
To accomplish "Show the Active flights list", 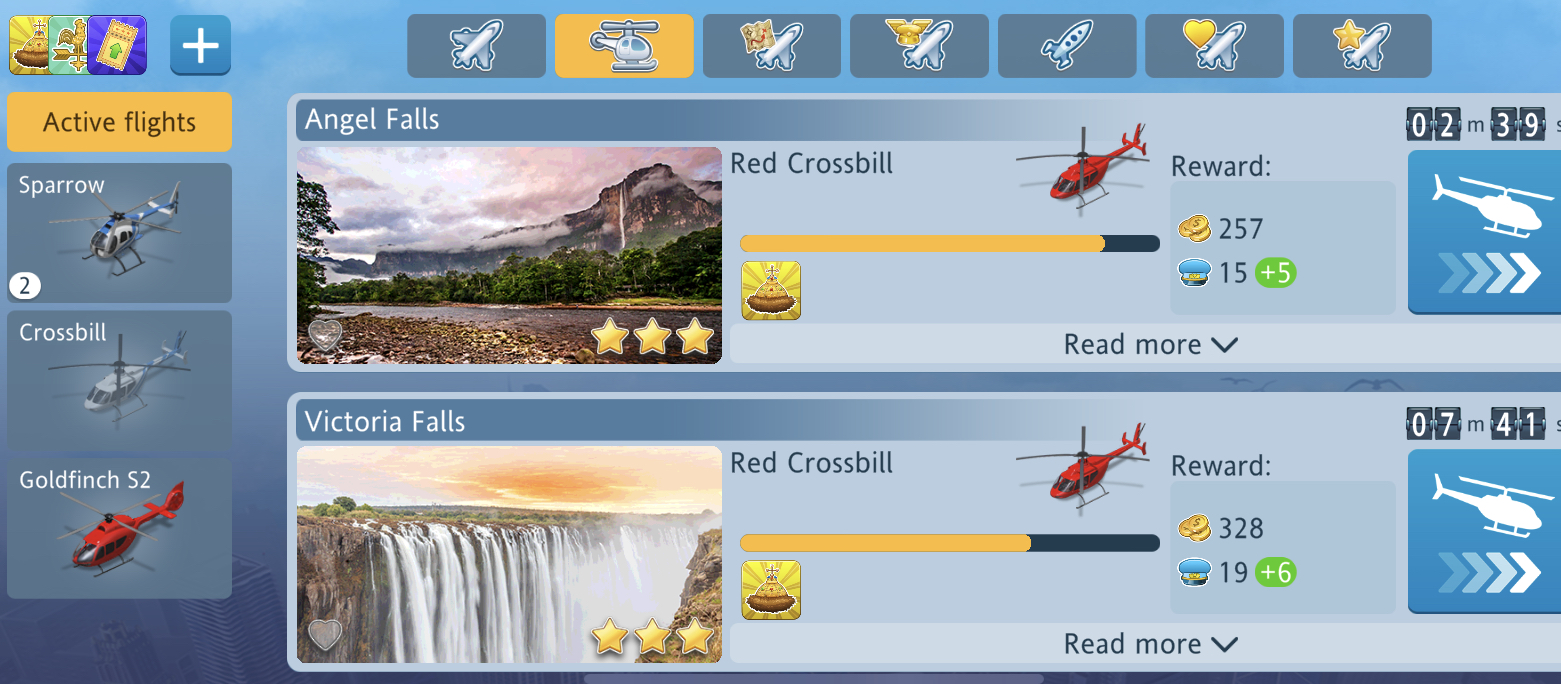I will pyautogui.click(x=119, y=122).
